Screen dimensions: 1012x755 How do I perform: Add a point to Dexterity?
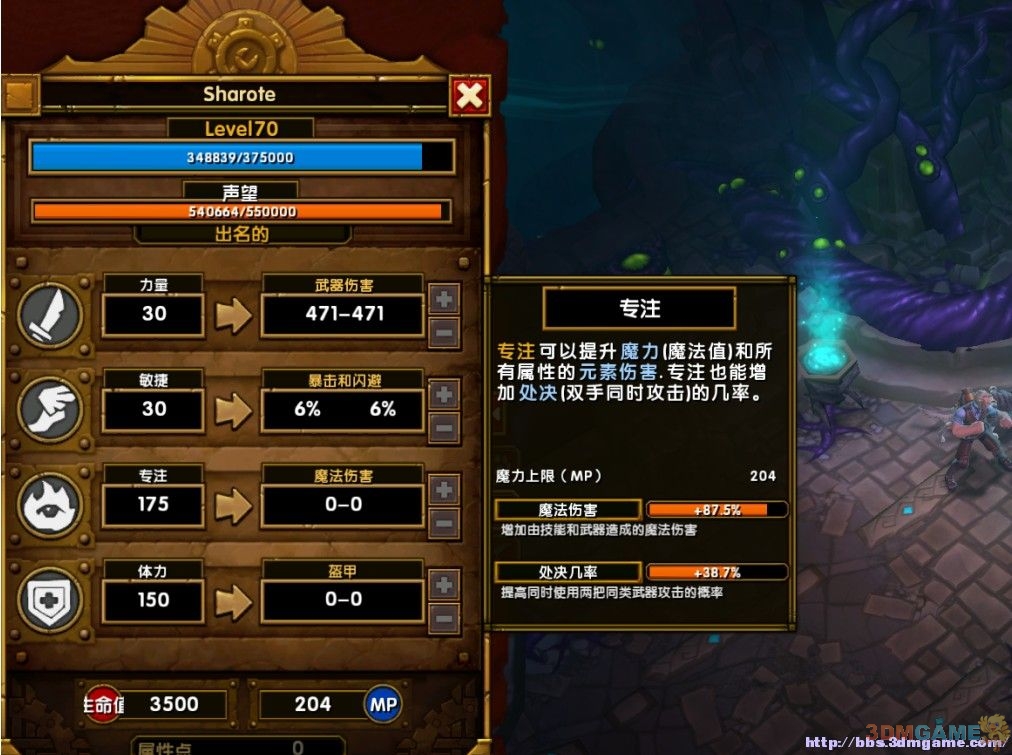(x=445, y=394)
